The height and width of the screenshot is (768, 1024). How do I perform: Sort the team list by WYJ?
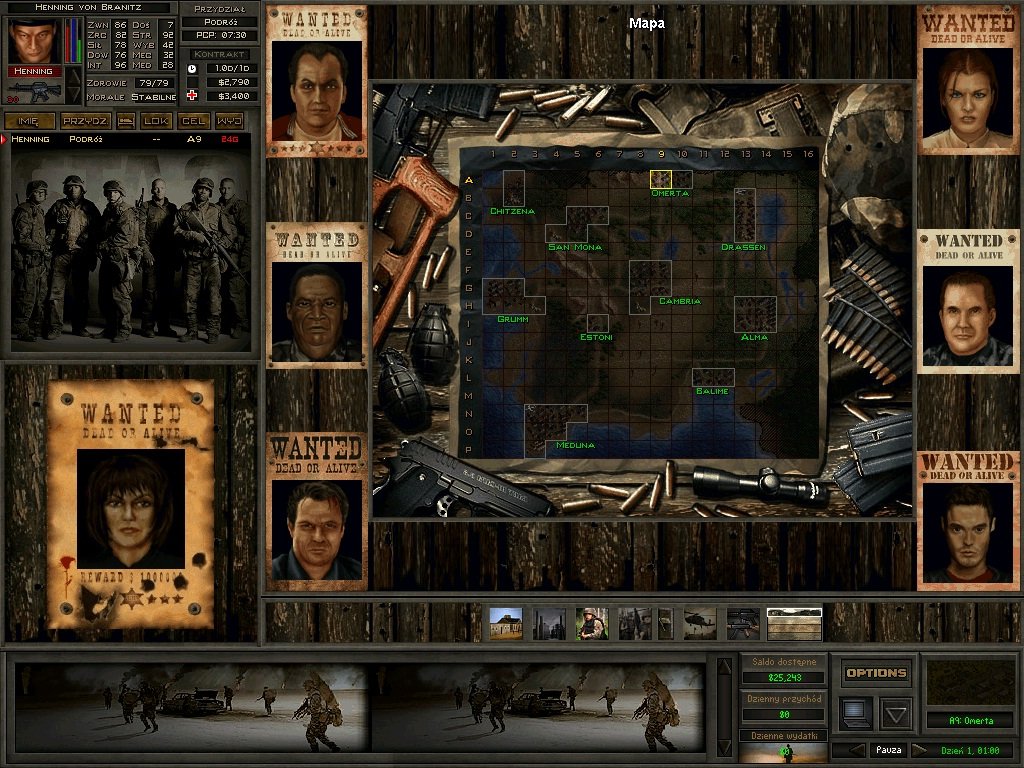click(x=229, y=121)
